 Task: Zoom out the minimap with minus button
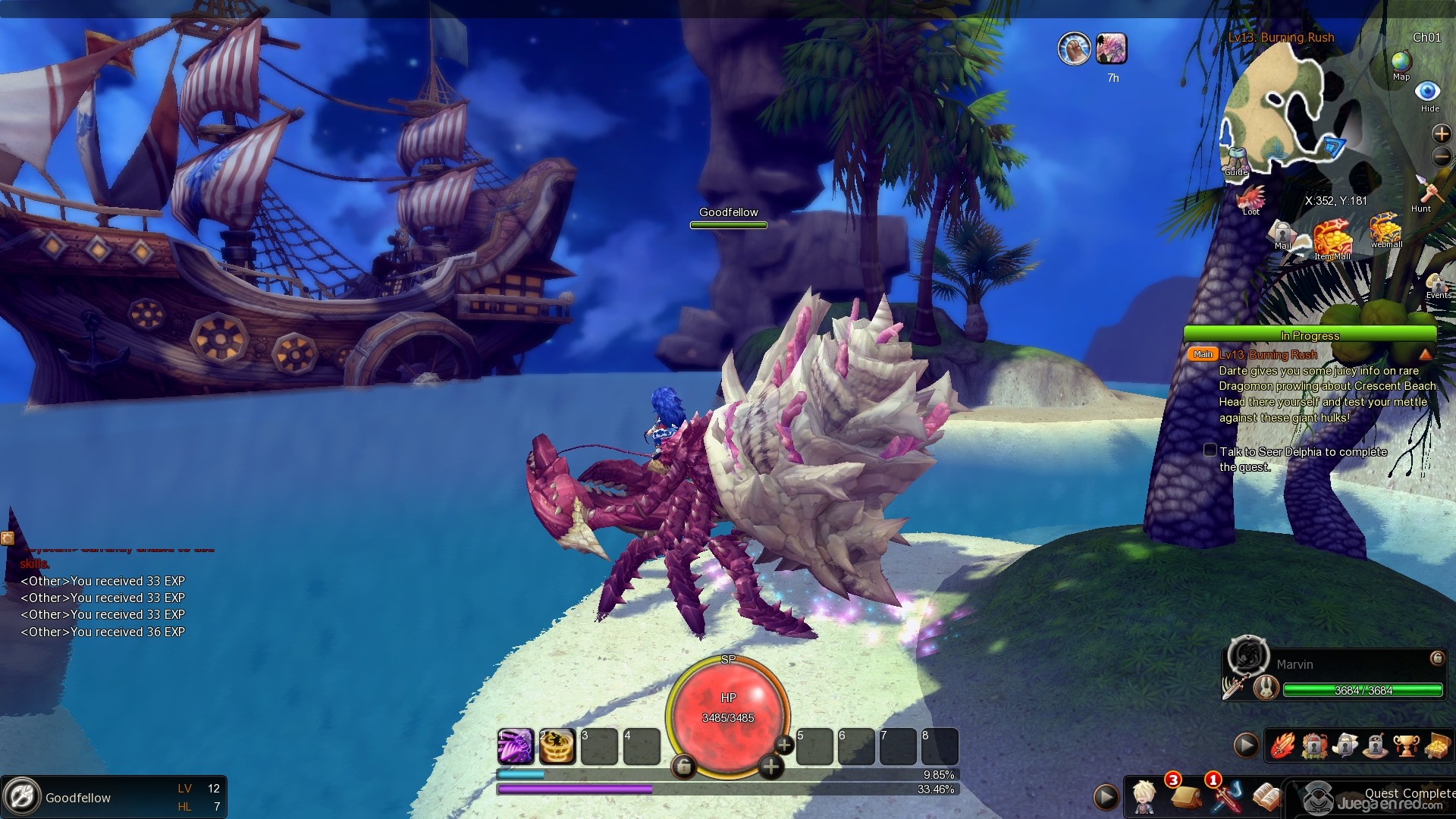(1441, 157)
